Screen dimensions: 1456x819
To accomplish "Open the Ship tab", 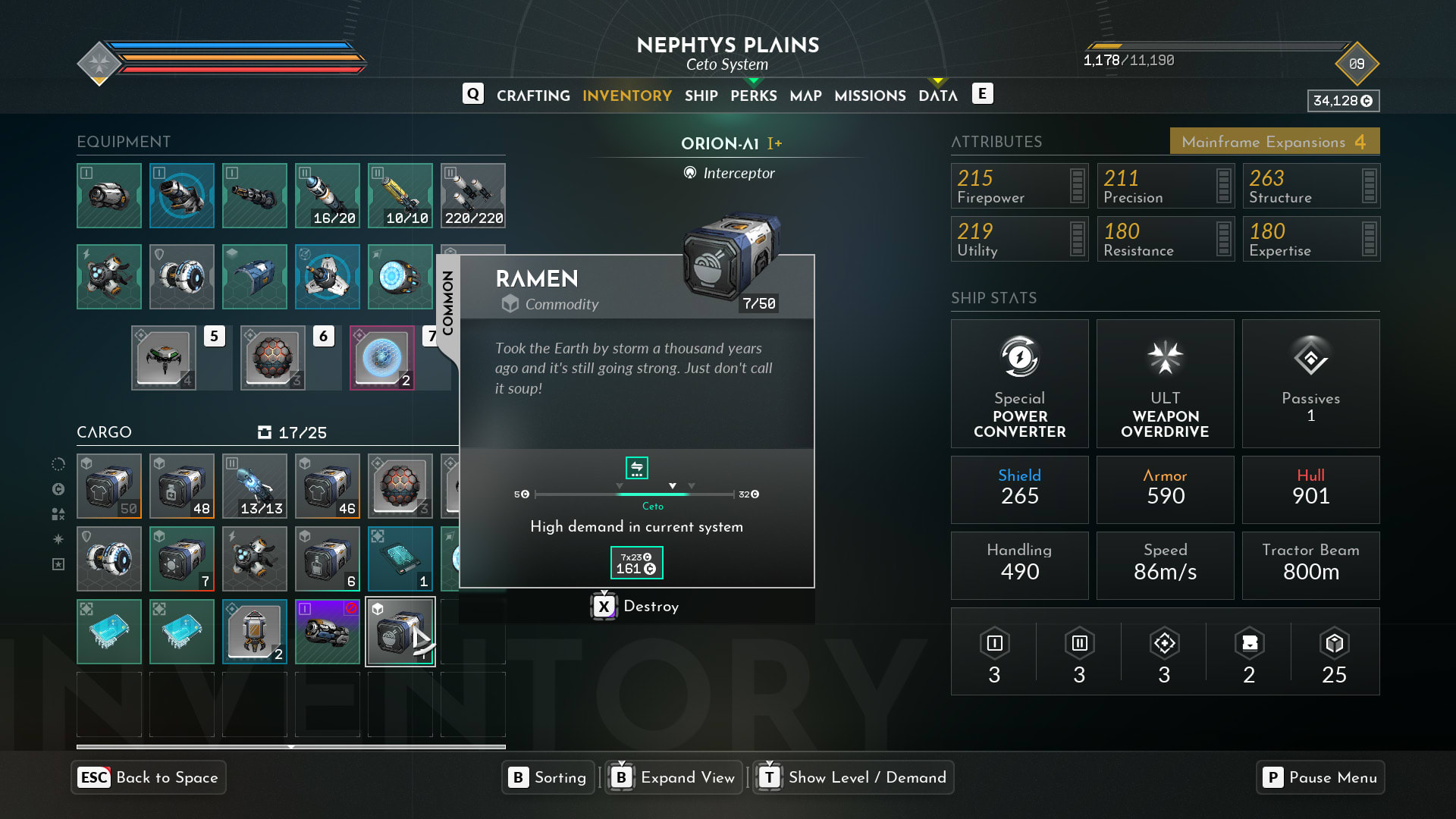I will pyautogui.click(x=701, y=96).
